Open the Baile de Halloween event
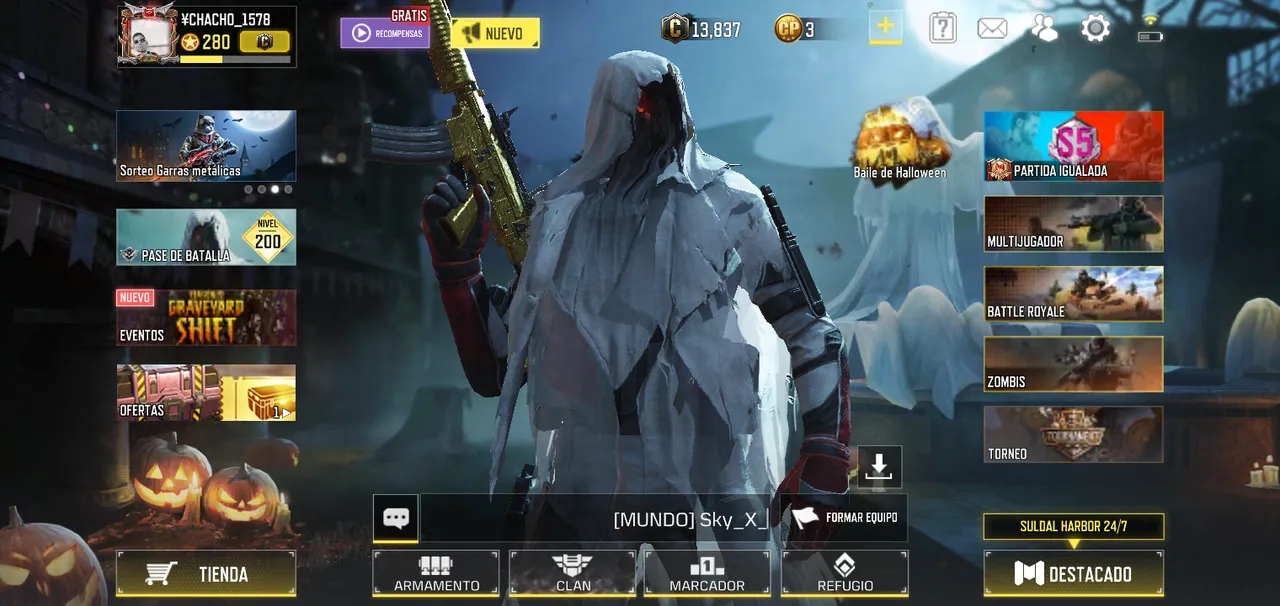 tap(899, 142)
